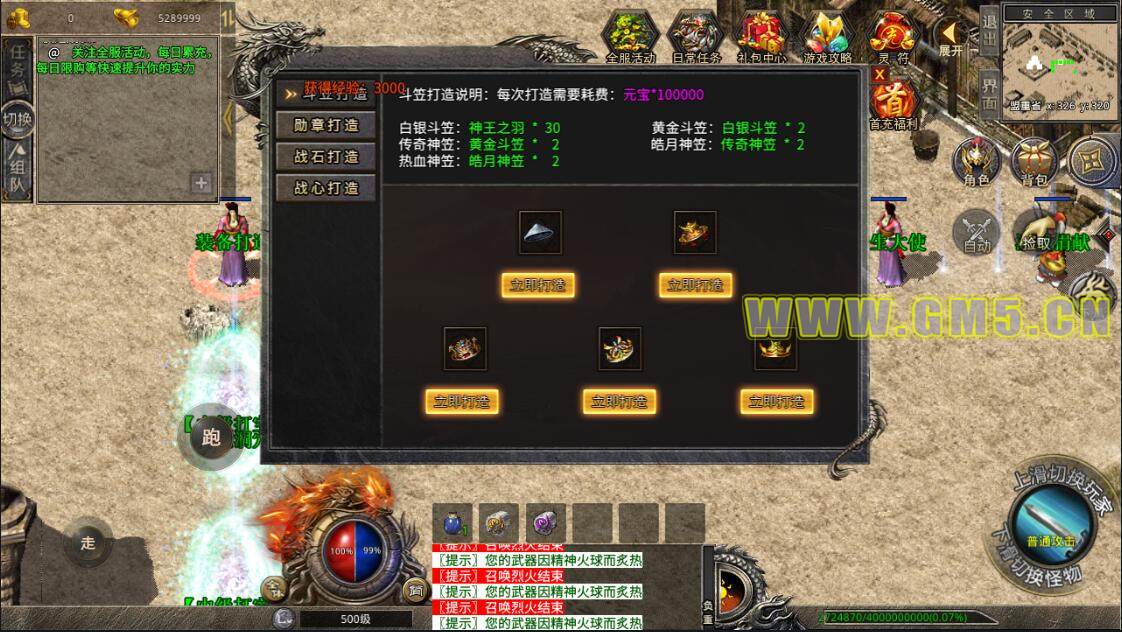Forge the grey conical hat item

coord(538,285)
